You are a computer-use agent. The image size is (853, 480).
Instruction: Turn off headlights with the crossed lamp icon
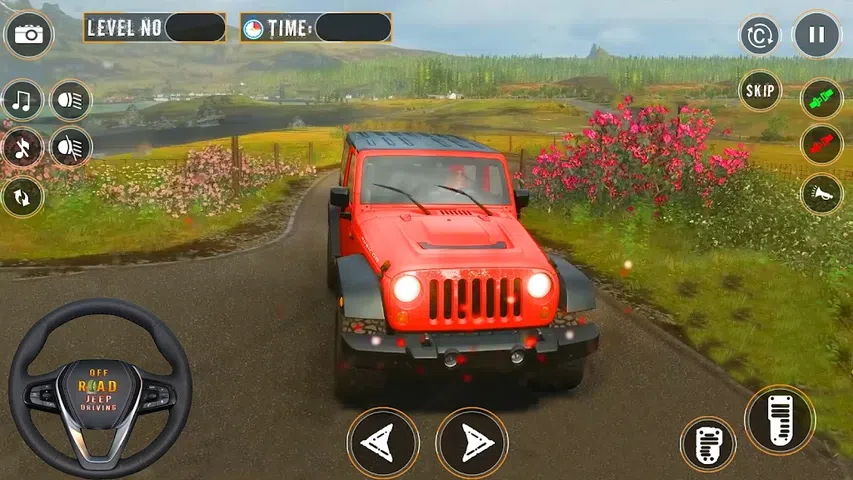71,147
